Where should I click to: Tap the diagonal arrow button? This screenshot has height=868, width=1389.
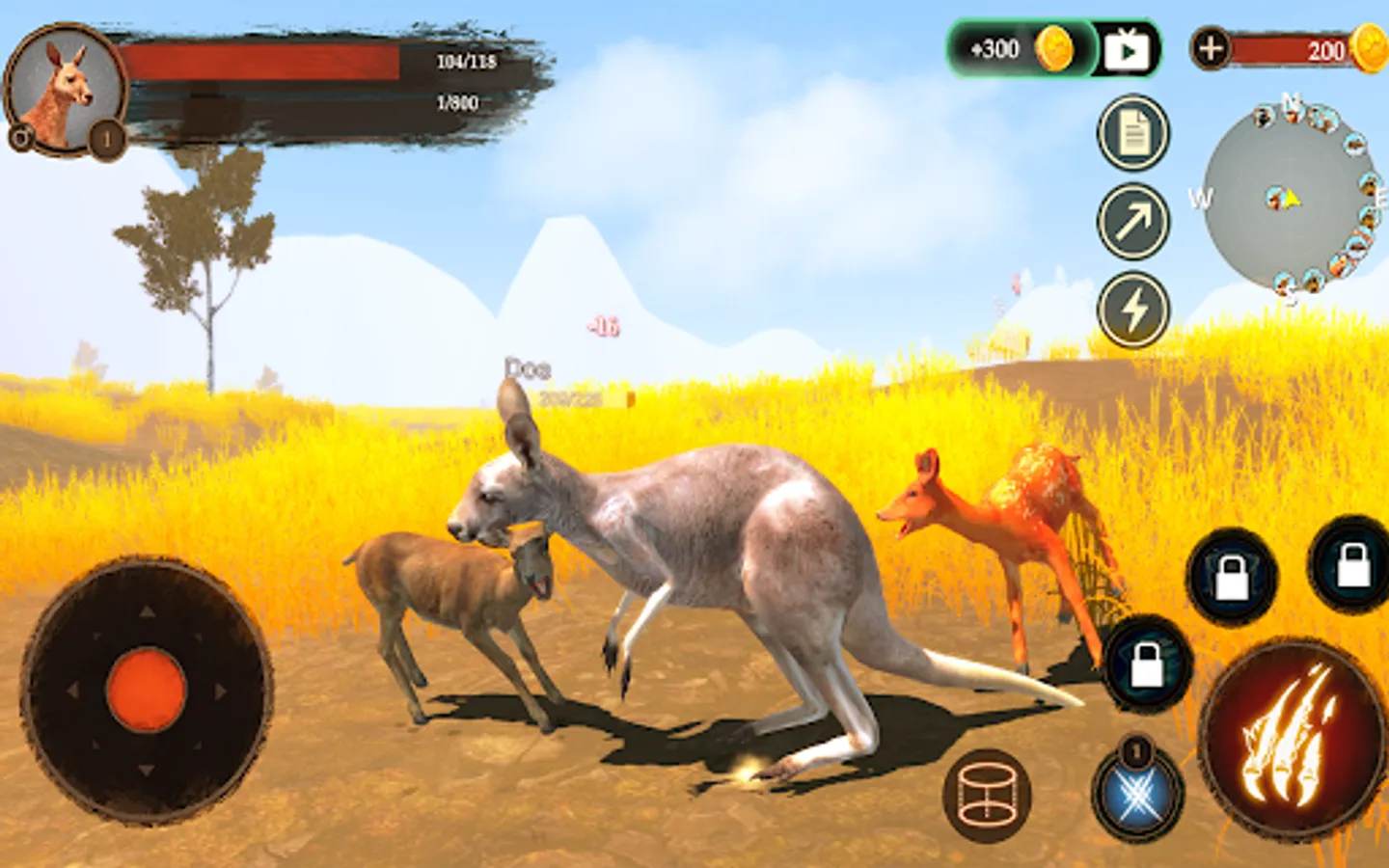pos(1133,222)
